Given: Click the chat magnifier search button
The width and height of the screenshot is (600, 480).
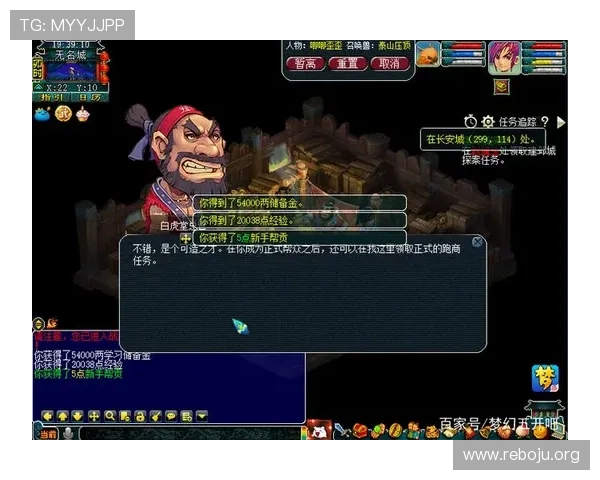Looking at the screenshot, I should pyautogui.click(x=110, y=416).
